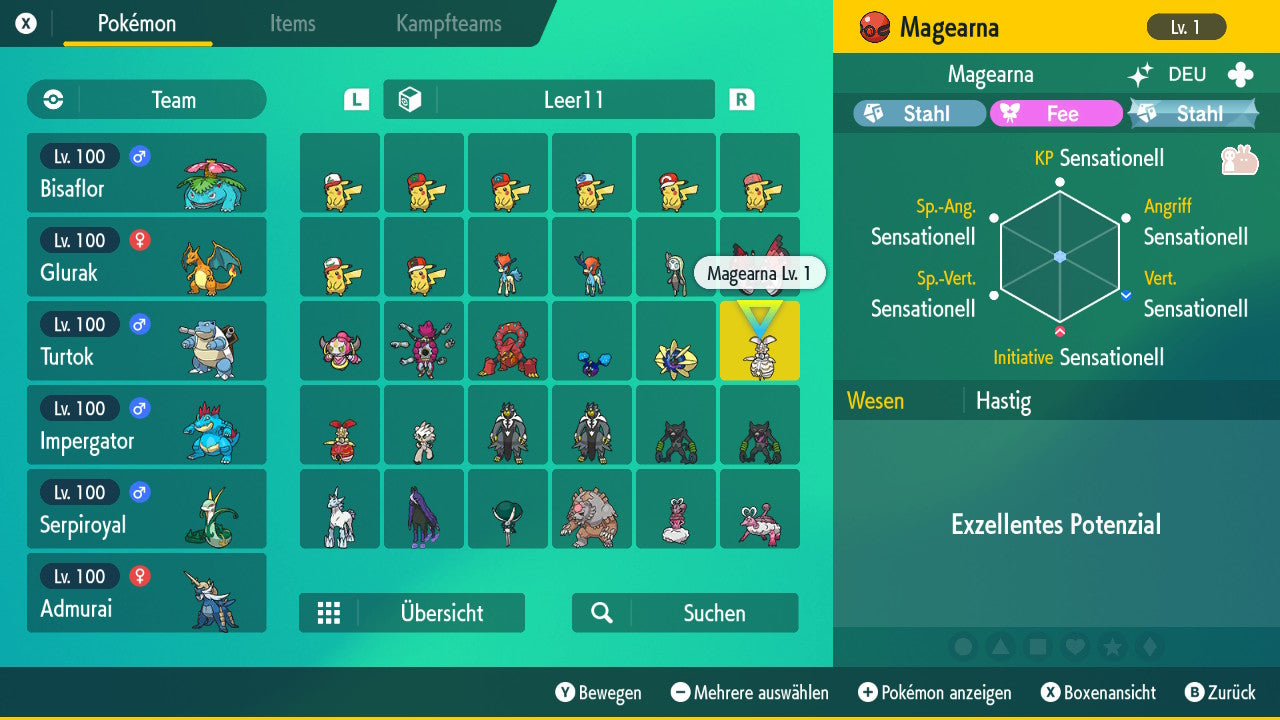Toggle the circle marking for Magearna
The width and height of the screenshot is (1280, 720).
pyautogui.click(x=964, y=647)
